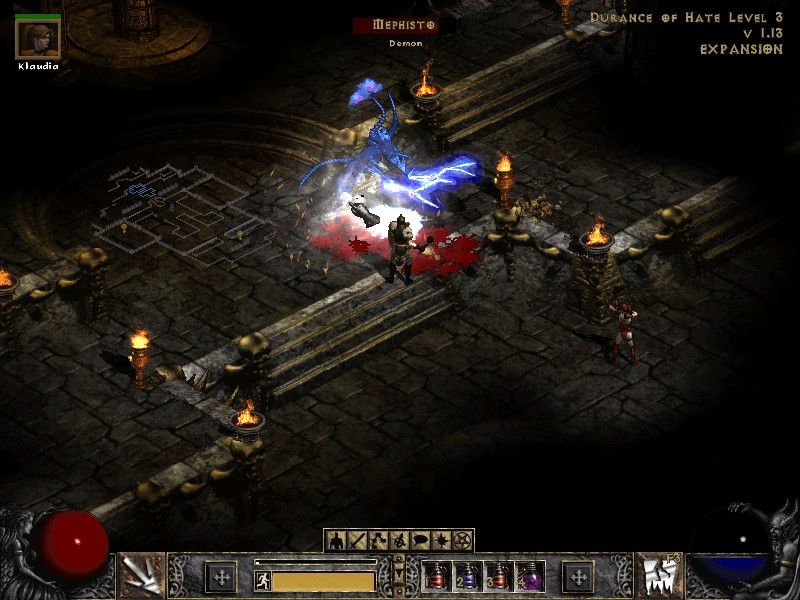Use the red healing potion in belt slot 3

(x=499, y=576)
